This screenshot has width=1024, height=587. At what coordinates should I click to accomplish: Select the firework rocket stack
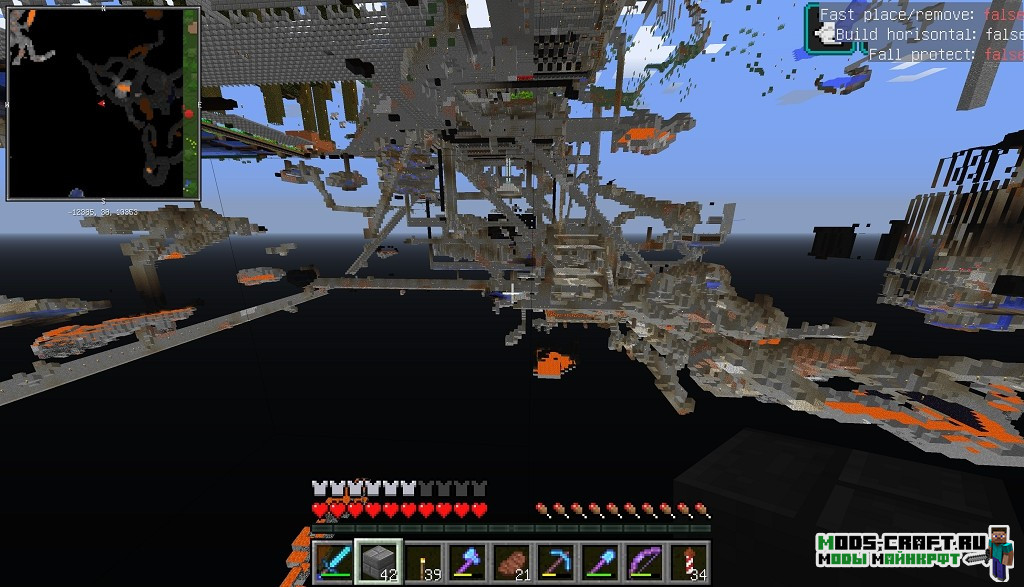point(688,560)
